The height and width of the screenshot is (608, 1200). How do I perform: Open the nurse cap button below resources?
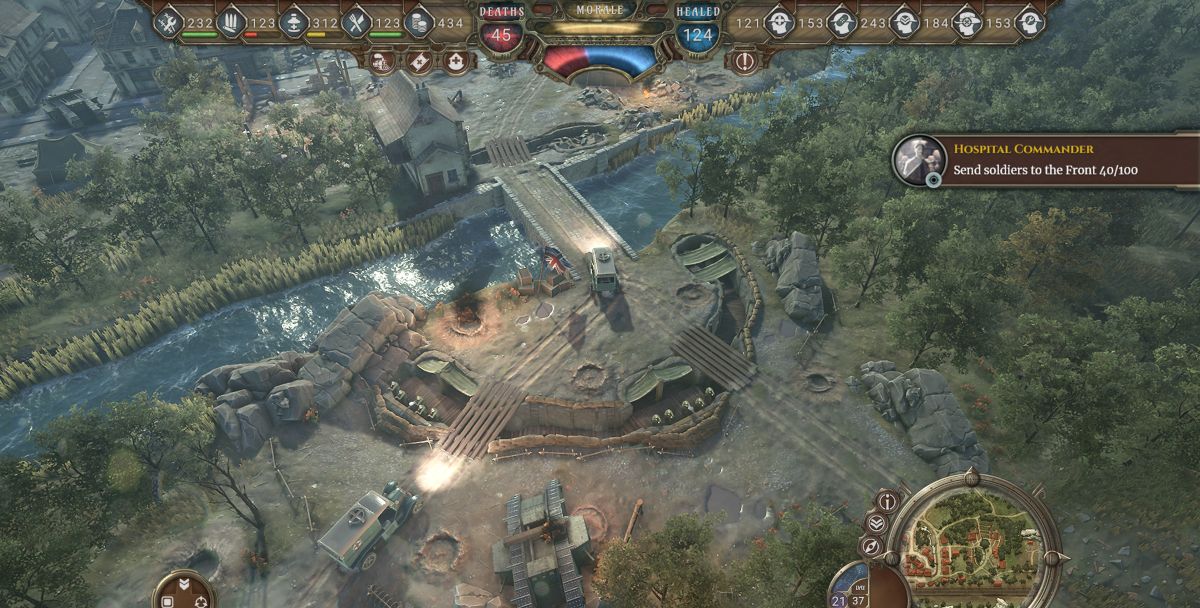click(456, 61)
